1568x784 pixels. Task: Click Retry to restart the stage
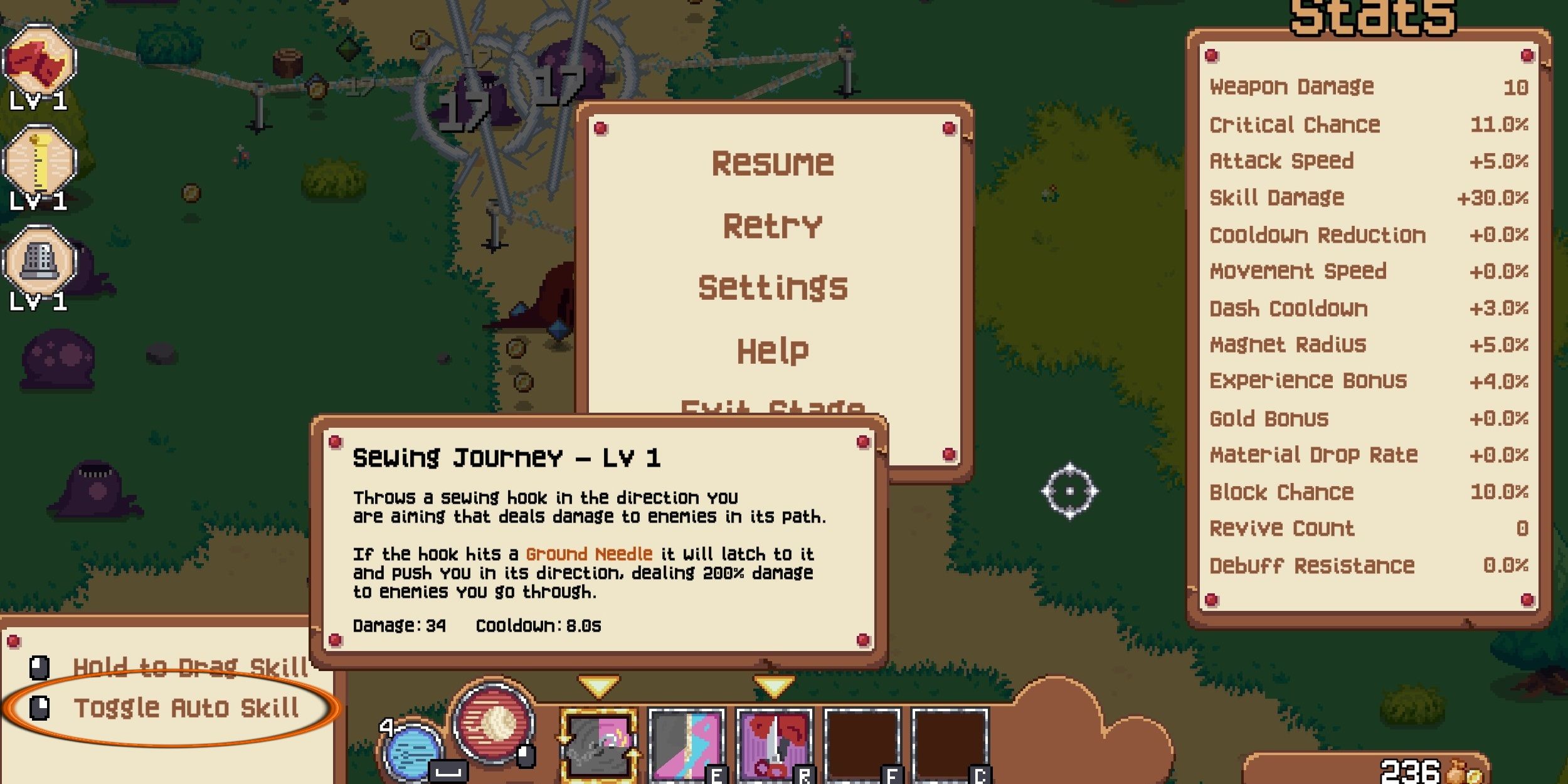tap(773, 225)
